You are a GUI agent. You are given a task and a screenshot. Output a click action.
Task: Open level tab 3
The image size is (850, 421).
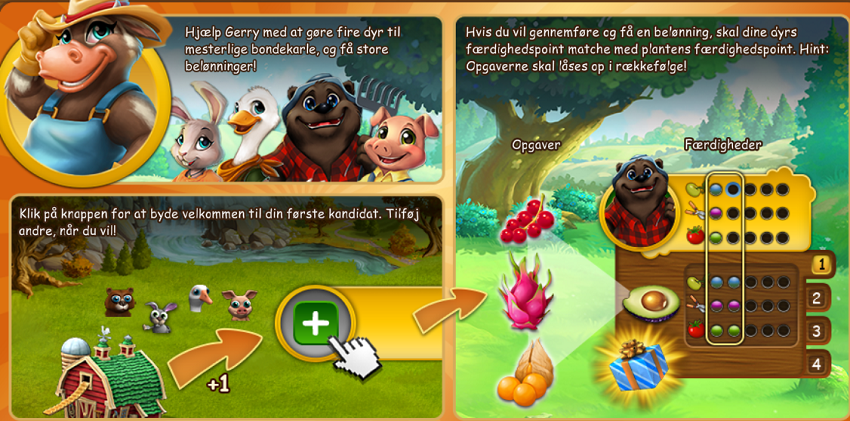pyautogui.click(x=817, y=331)
